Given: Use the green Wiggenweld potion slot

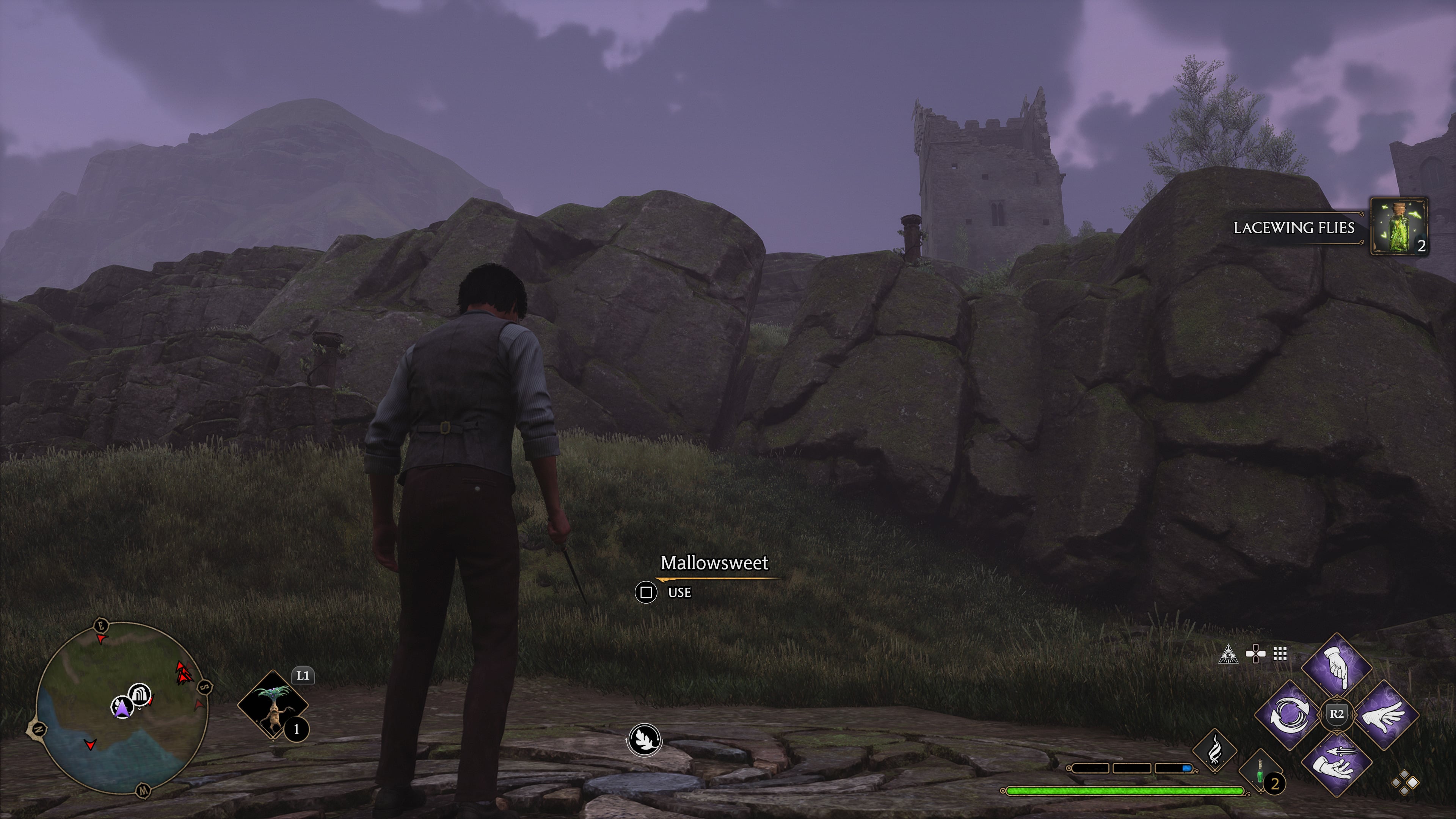Looking at the screenshot, I should pos(1260,772).
